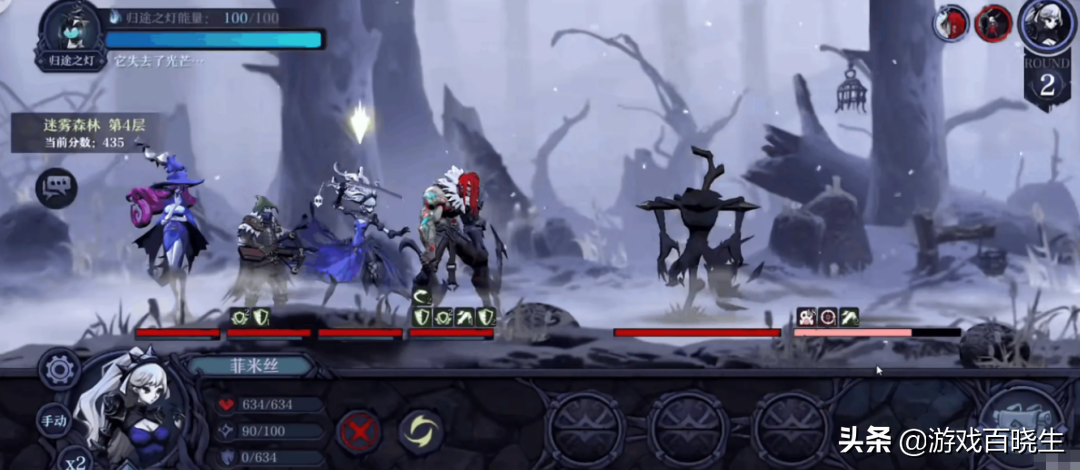
Task: Open the gear settings menu
Action: [59, 369]
